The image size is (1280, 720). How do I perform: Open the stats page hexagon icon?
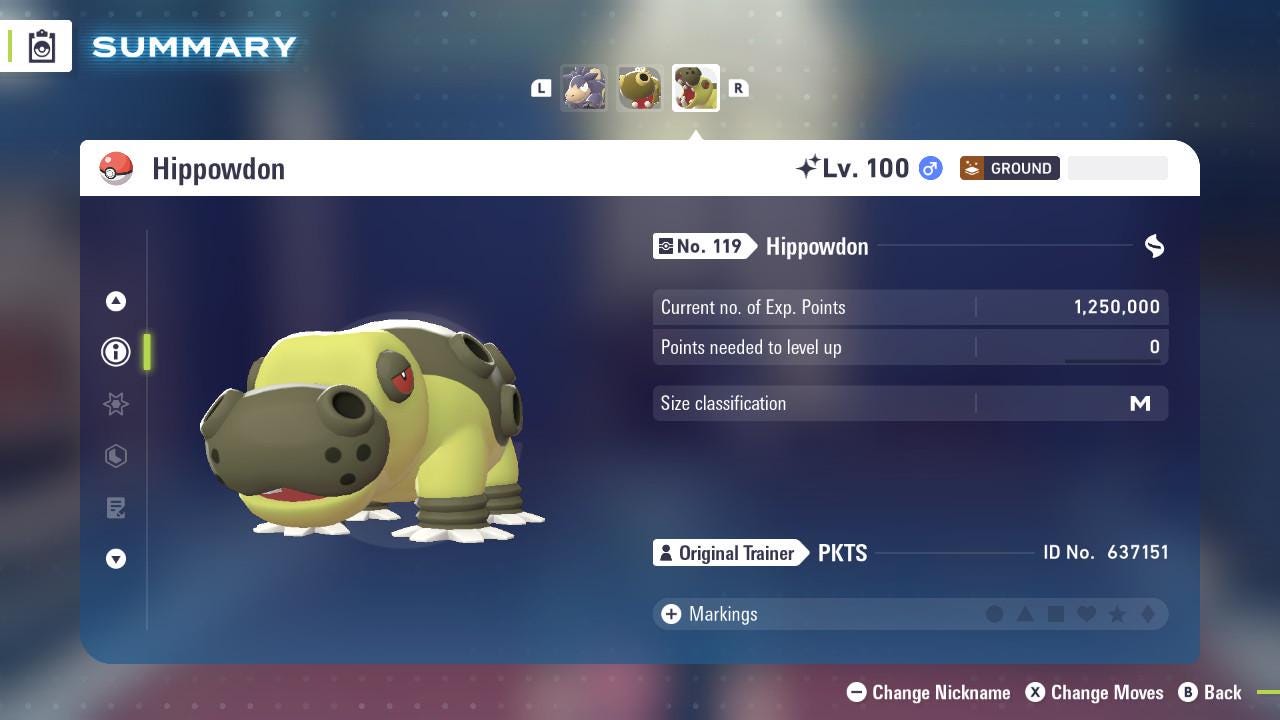coord(115,456)
